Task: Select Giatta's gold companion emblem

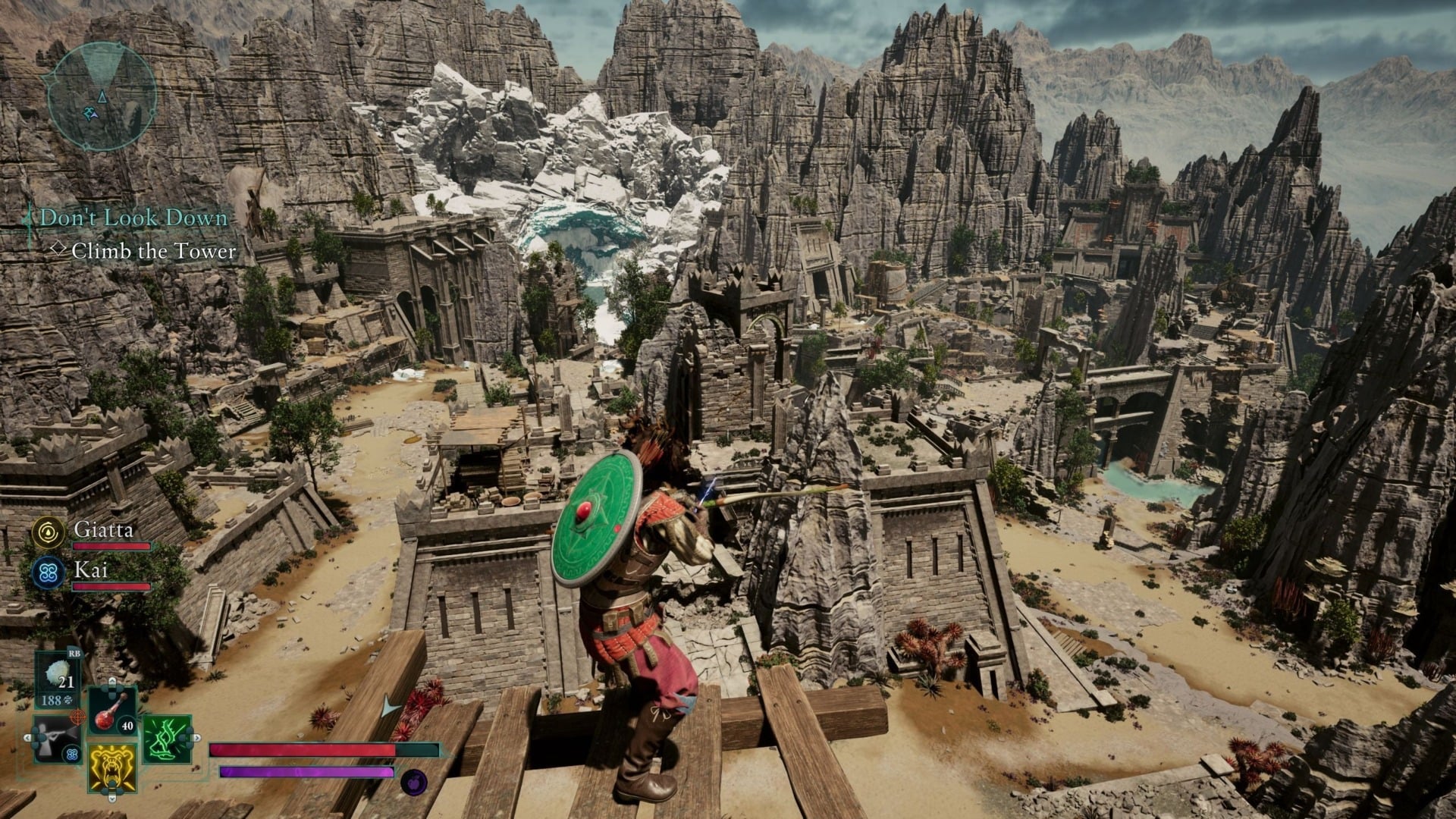Action: (47, 534)
